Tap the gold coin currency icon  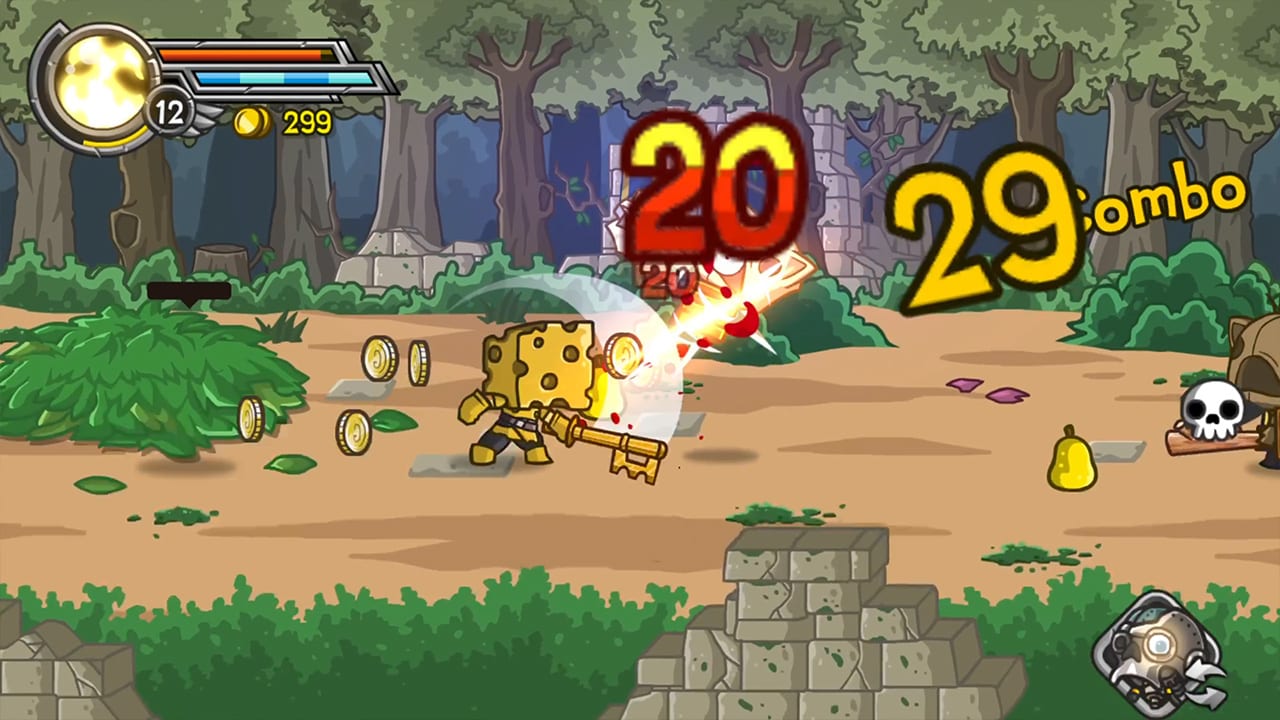[250, 124]
